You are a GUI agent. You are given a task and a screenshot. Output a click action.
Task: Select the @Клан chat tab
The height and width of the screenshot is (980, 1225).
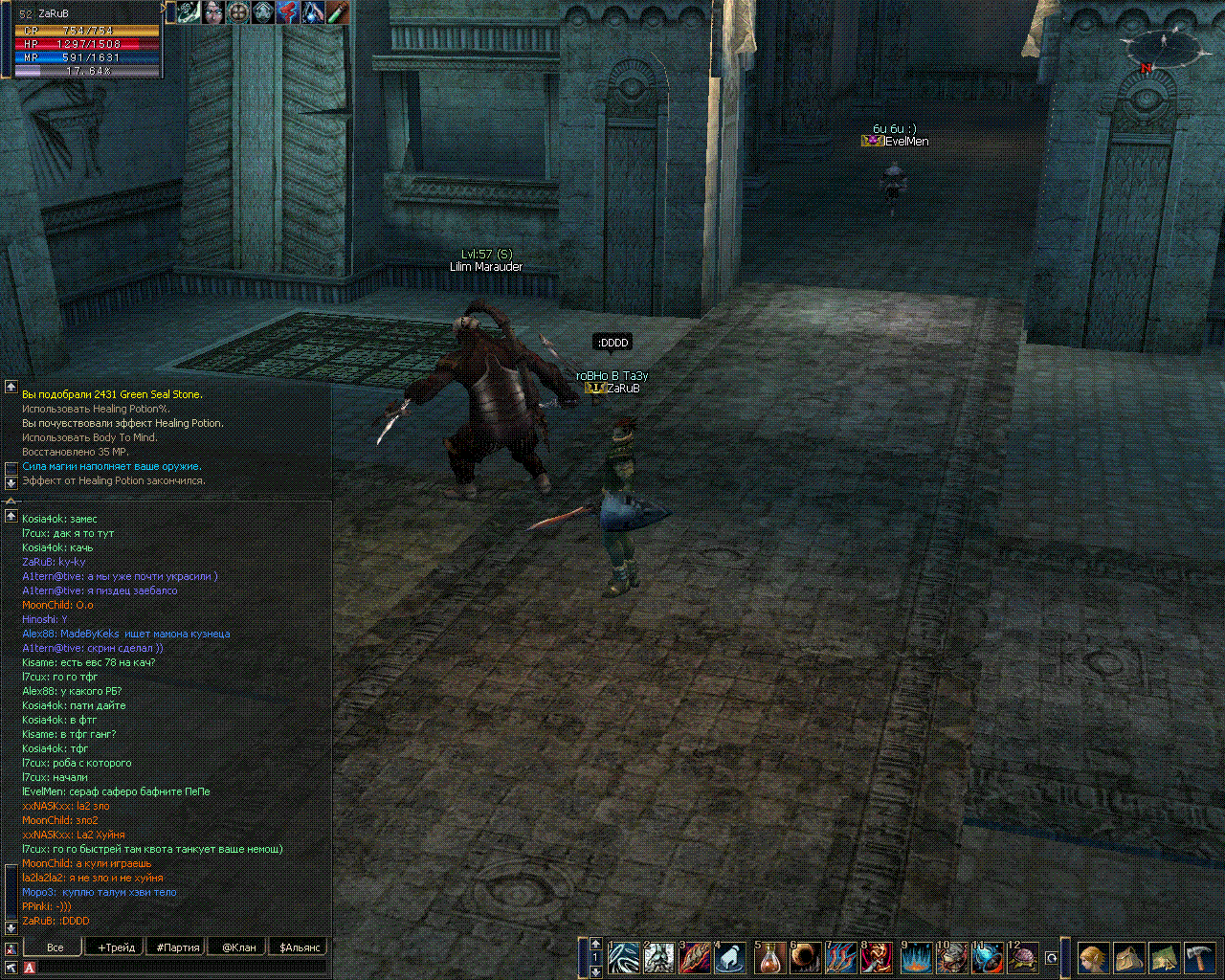click(x=239, y=947)
